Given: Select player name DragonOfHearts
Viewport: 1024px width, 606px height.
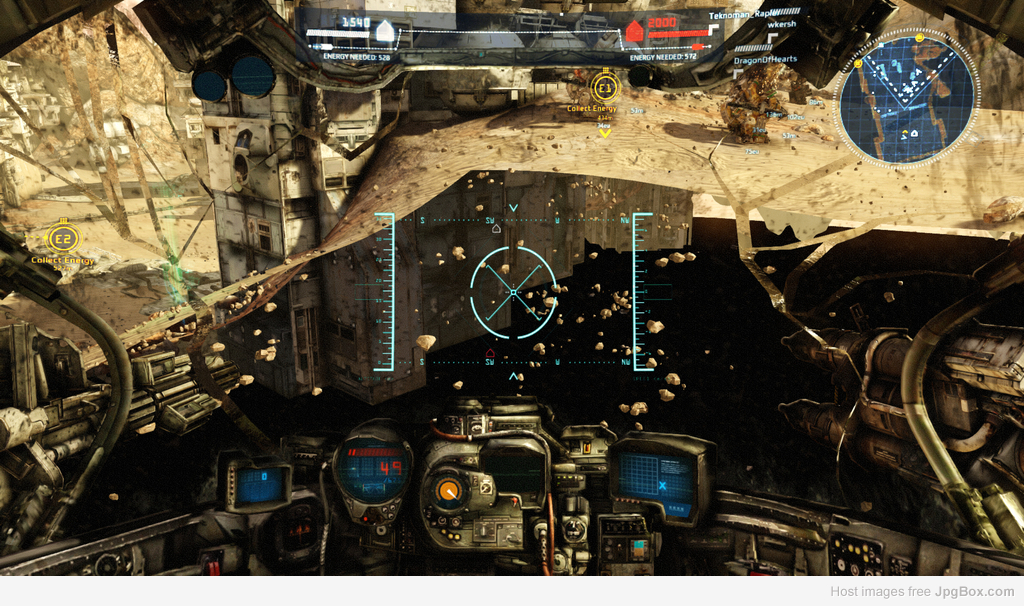Looking at the screenshot, I should pos(765,59).
